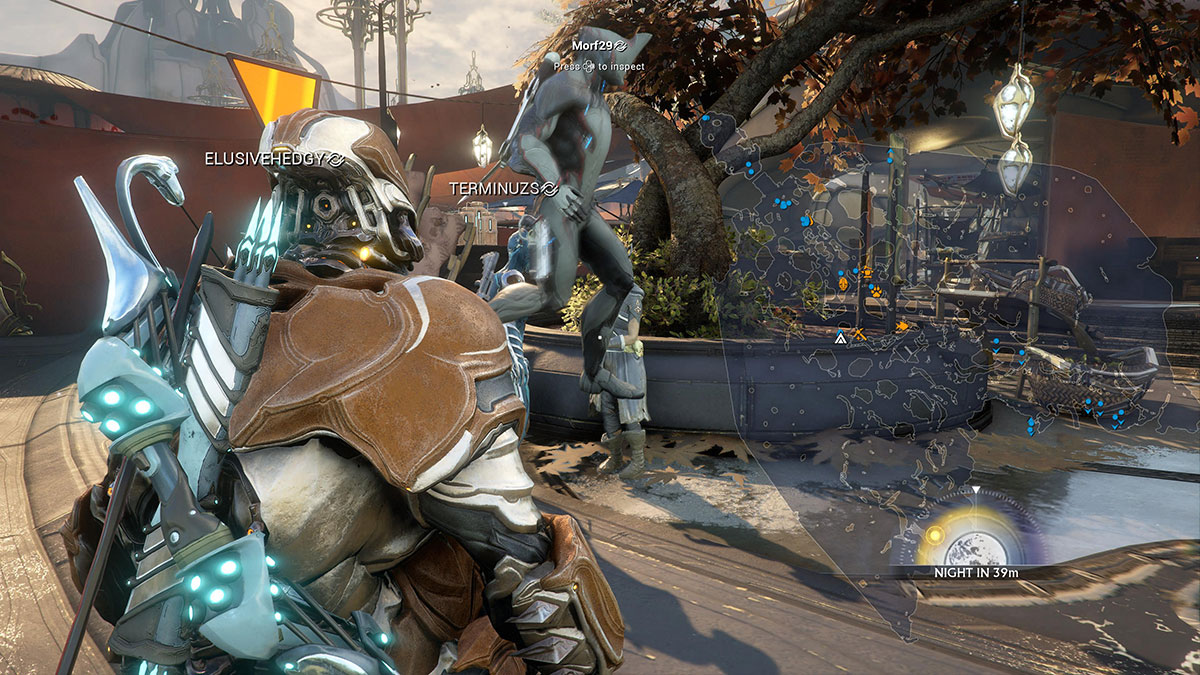Click the Morf29 player name tag
Viewport: 1200px width, 675px height.
592,46
